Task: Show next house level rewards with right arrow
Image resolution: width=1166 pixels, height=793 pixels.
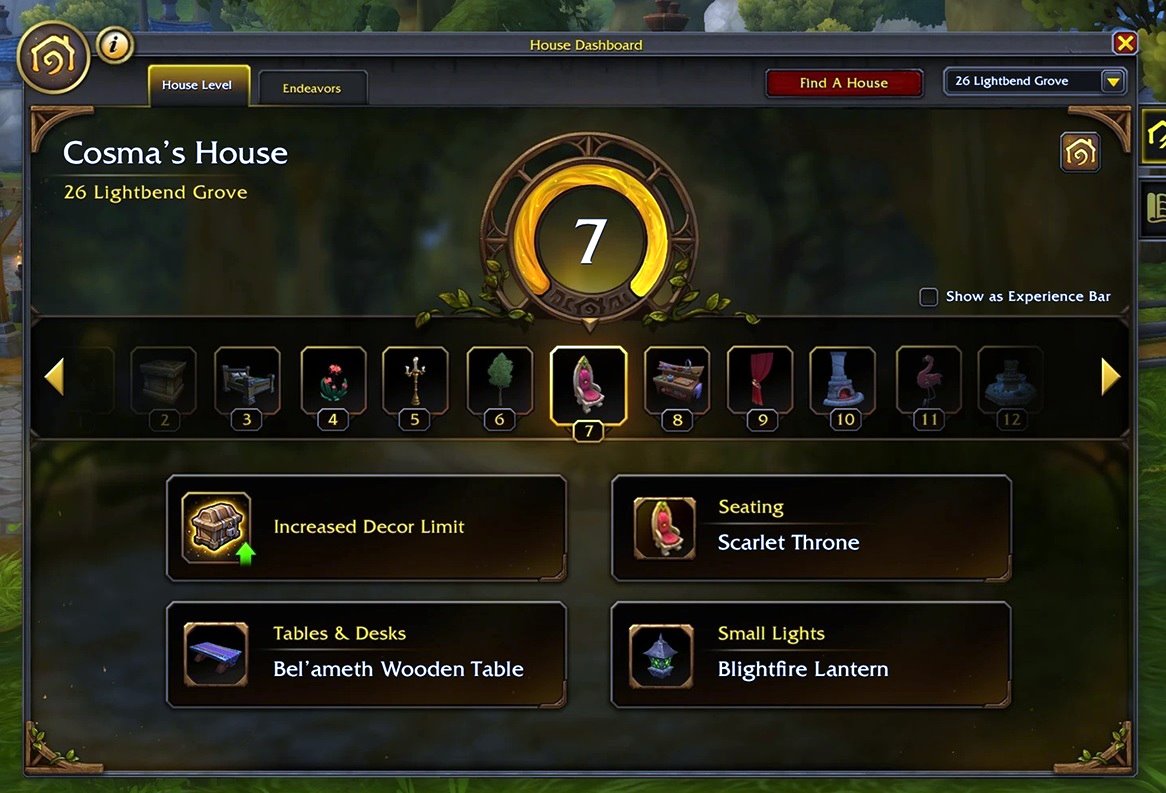Action: (1110, 377)
